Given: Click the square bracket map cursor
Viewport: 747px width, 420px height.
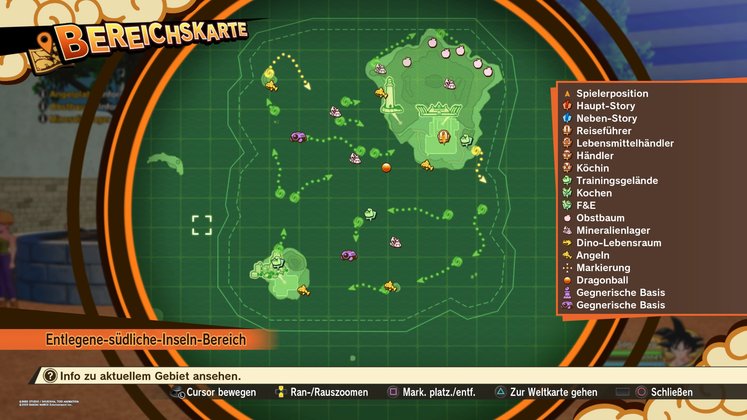Looking at the screenshot, I should (202, 224).
